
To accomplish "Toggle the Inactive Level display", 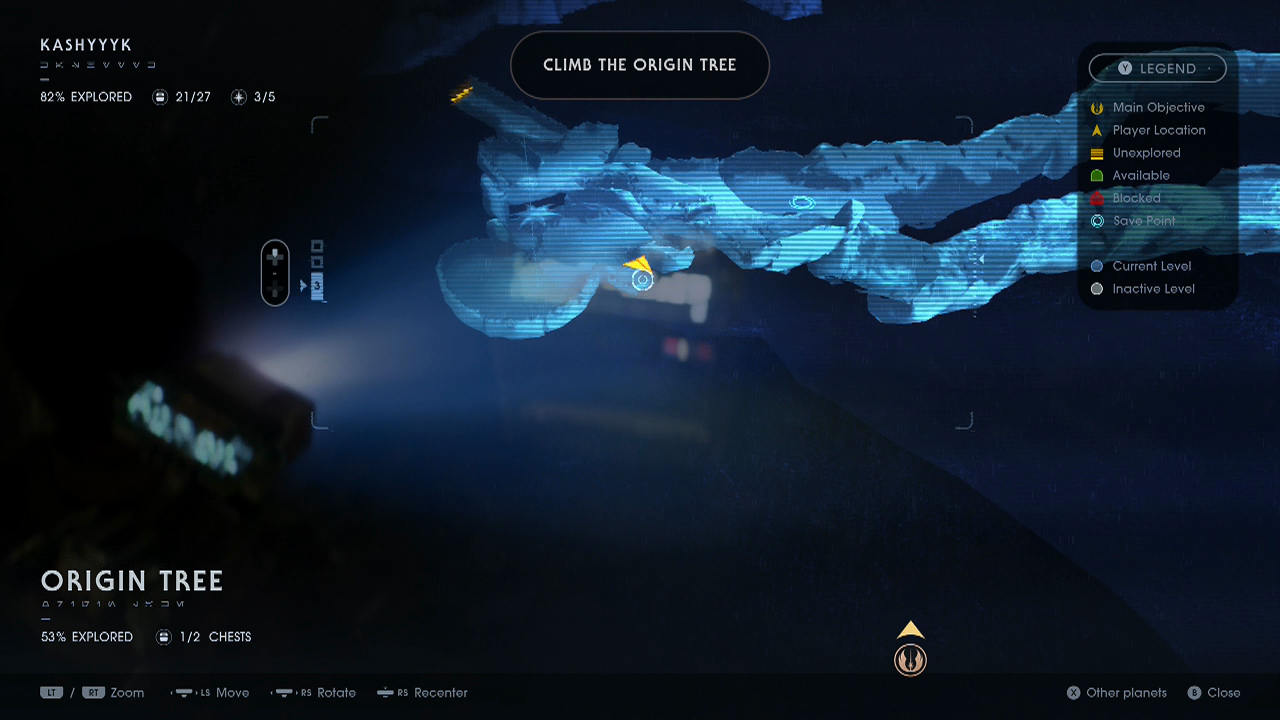I will click(x=1097, y=288).
